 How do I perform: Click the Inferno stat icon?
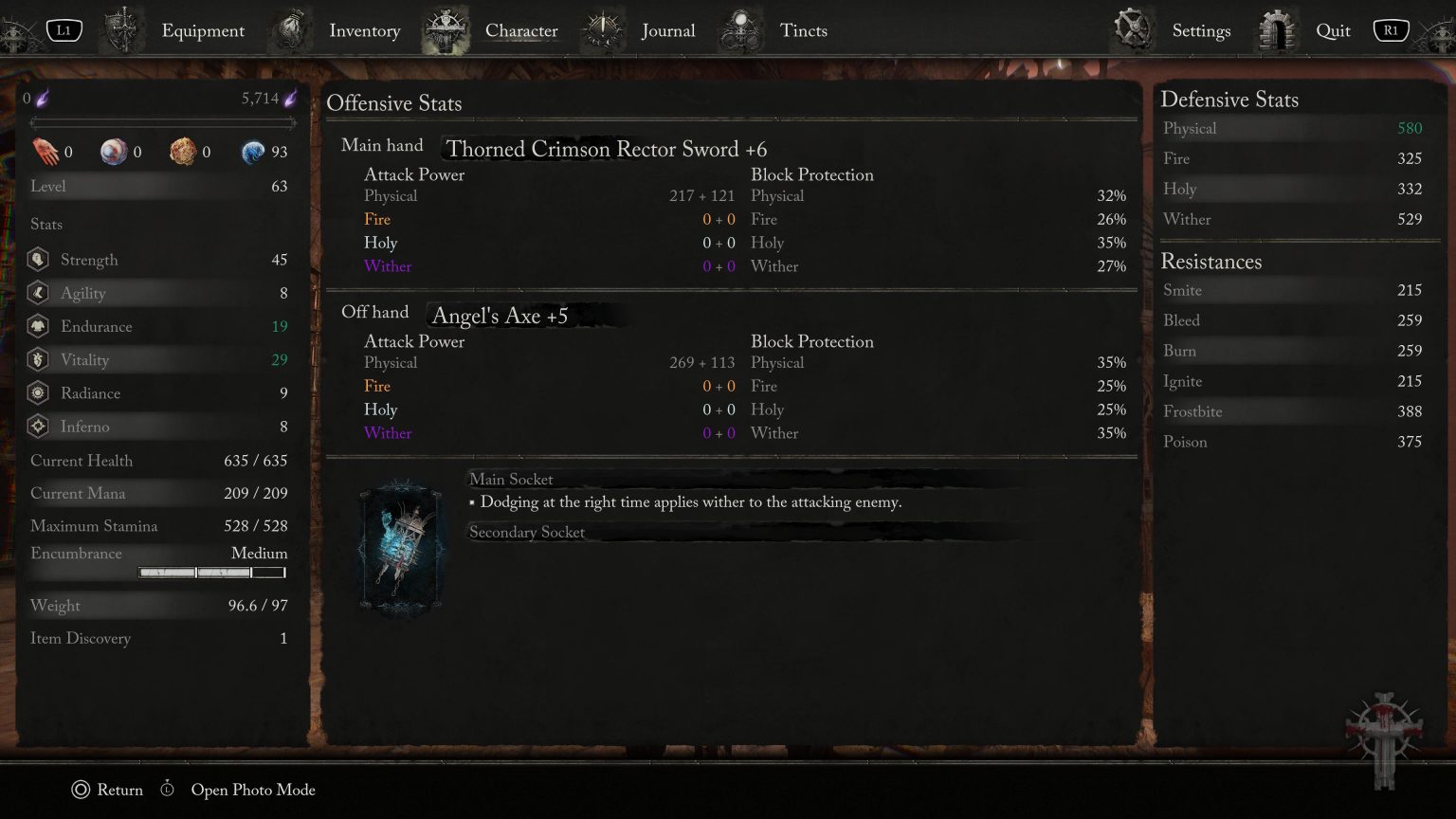[38, 427]
